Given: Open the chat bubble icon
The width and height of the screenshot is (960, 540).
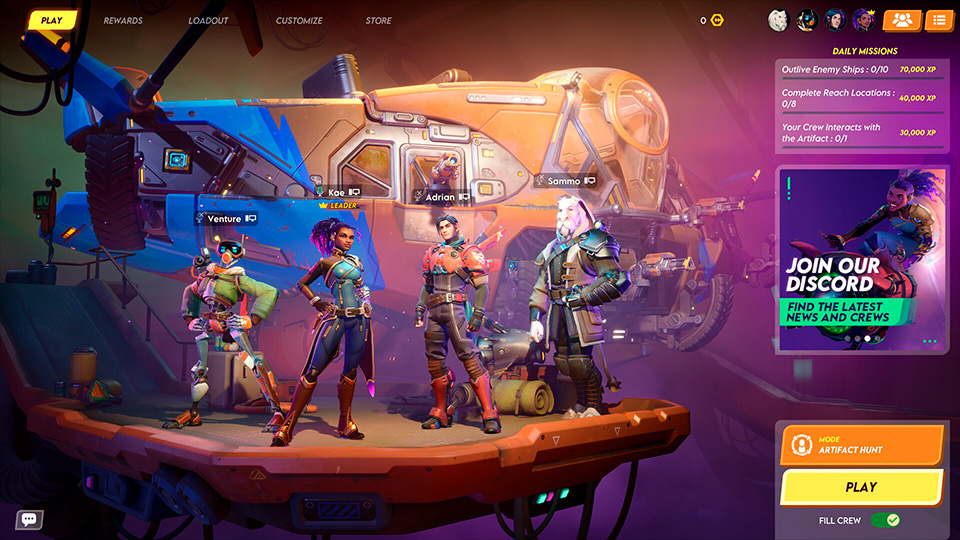Looking at the screenshot, I should [28, 519].
